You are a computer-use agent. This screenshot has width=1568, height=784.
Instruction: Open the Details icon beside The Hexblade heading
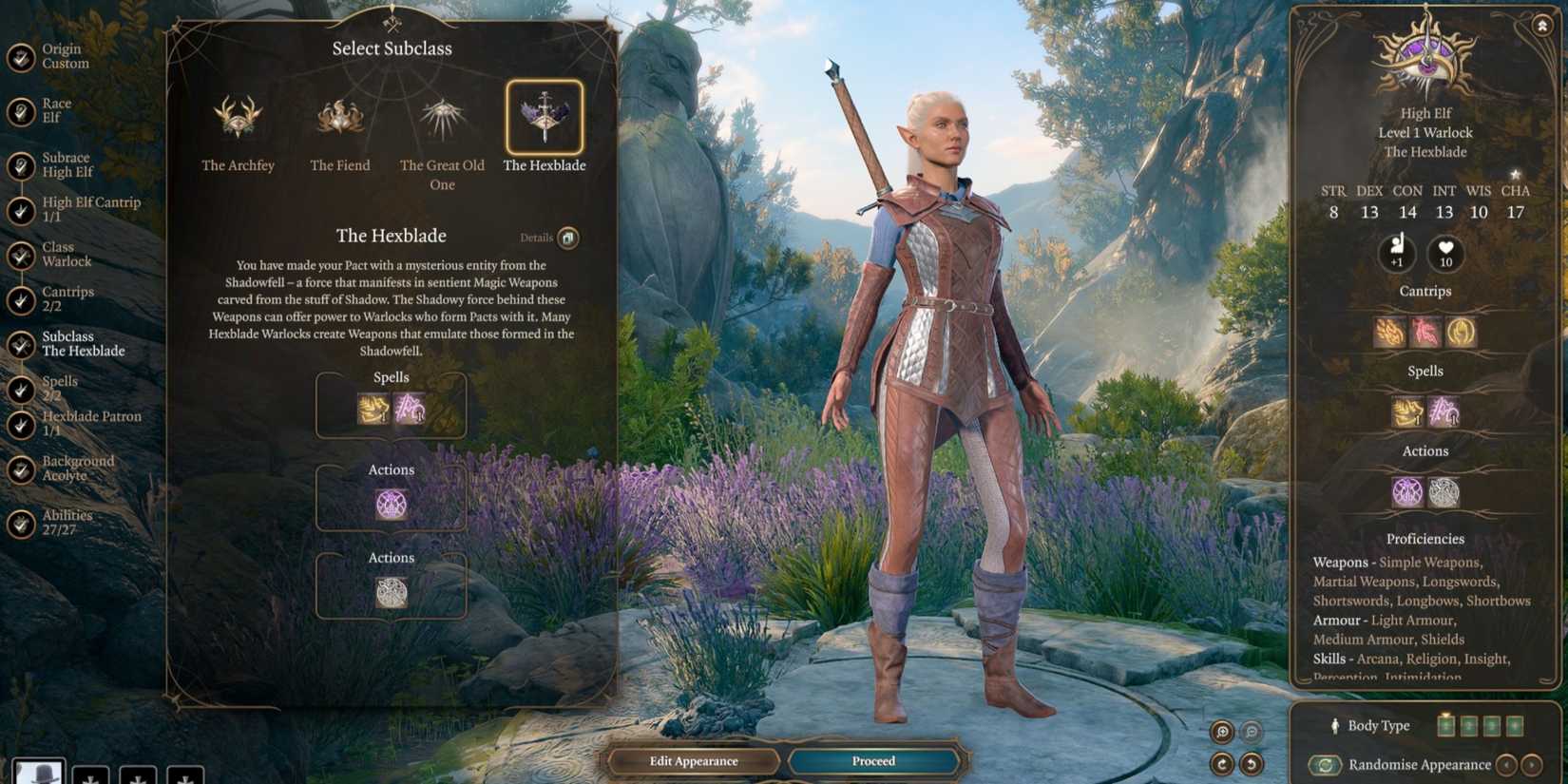point(568,238)
